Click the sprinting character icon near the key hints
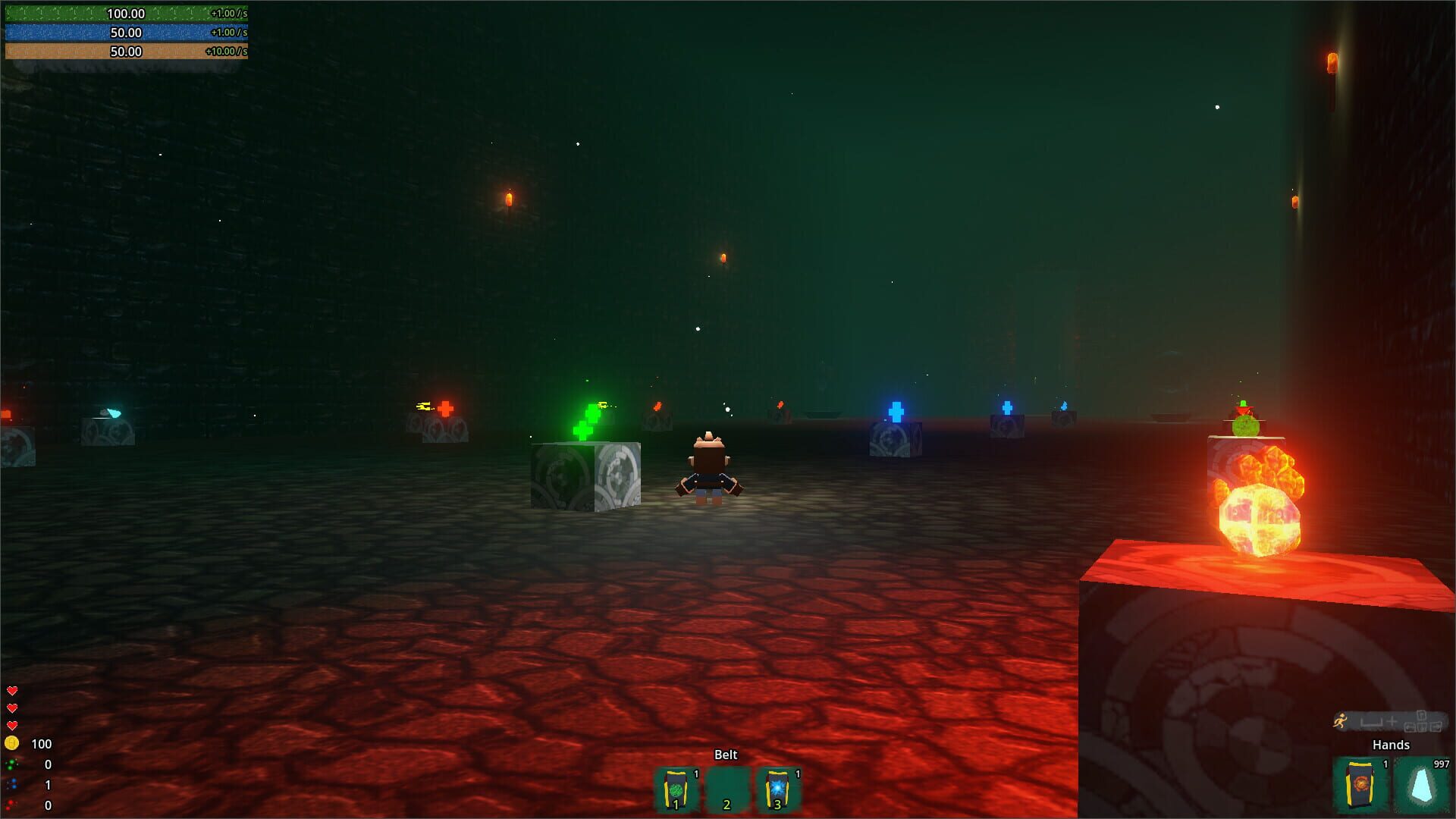This screenshot has height=819, width=1456. 1341,721
